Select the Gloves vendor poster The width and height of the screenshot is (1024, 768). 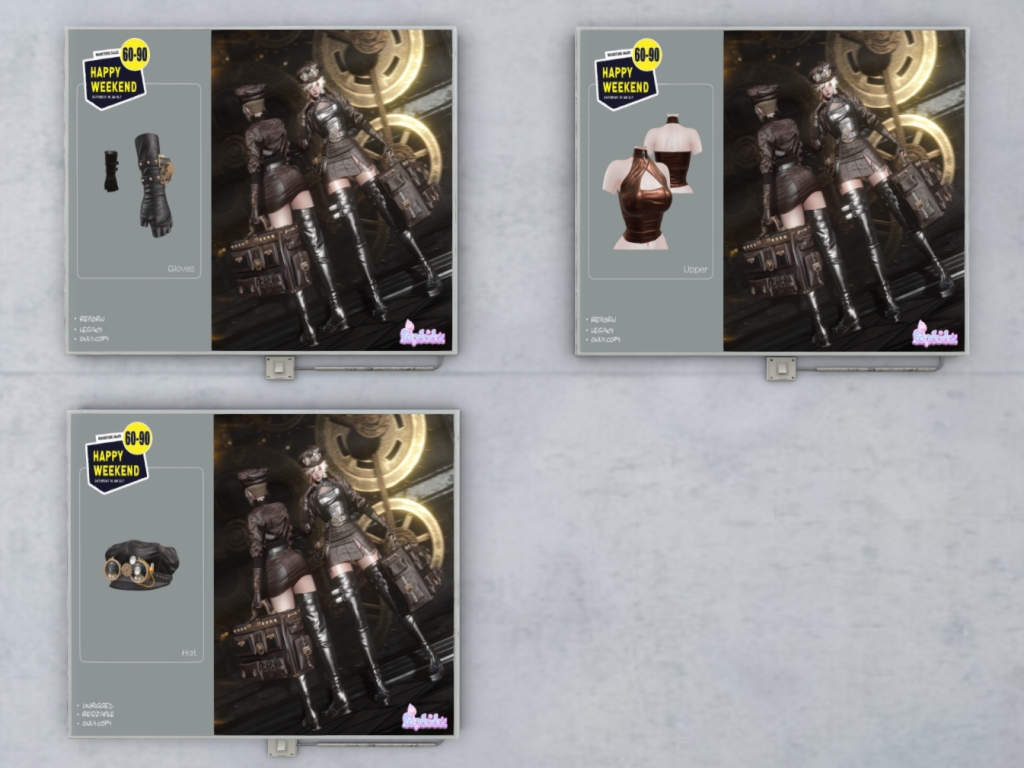pyautogui.click(x=261, y=190)
